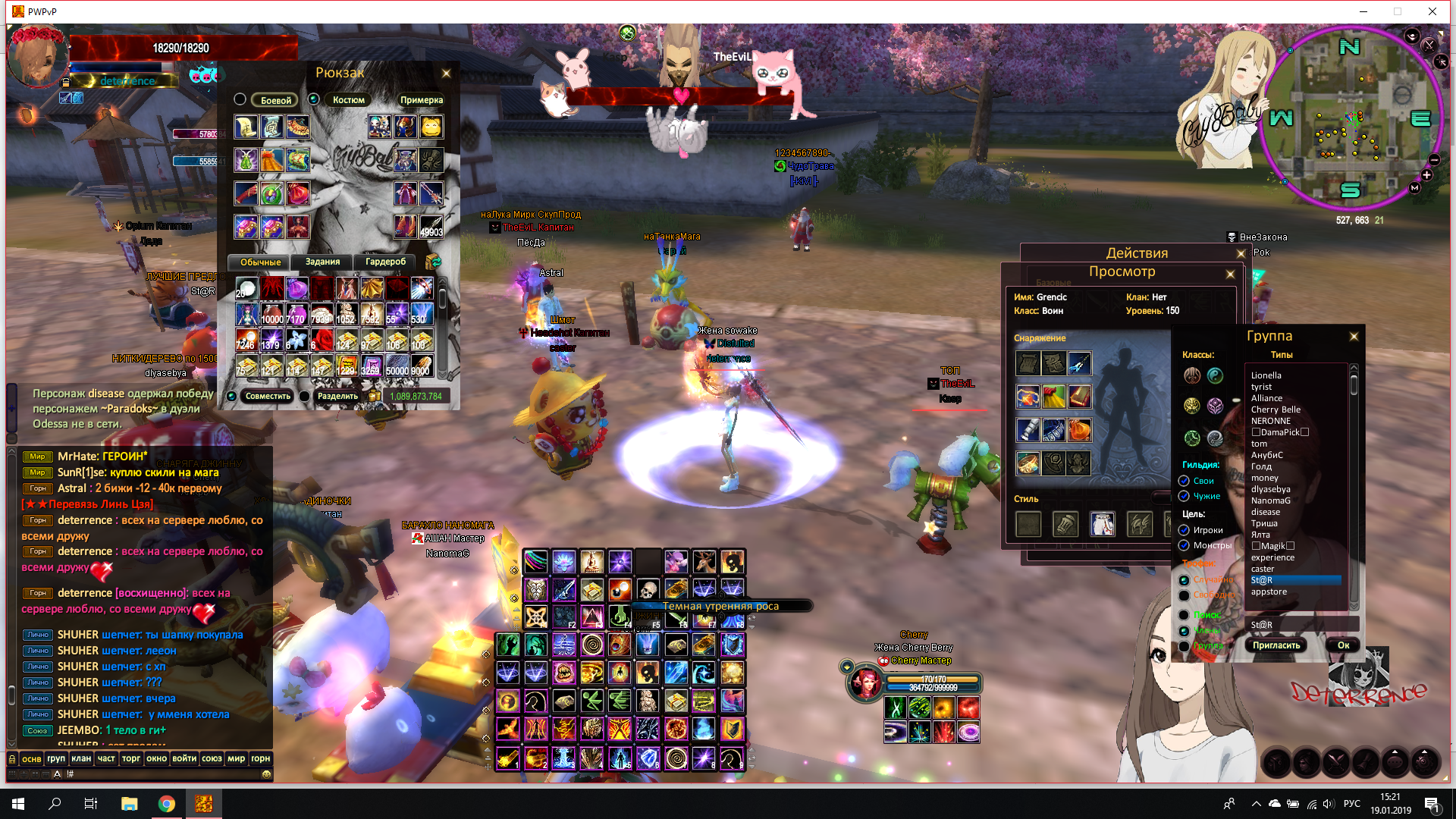The image size is (1456, 819).
Task: Open the Примерка fitting view
Action: pos(421,100)
